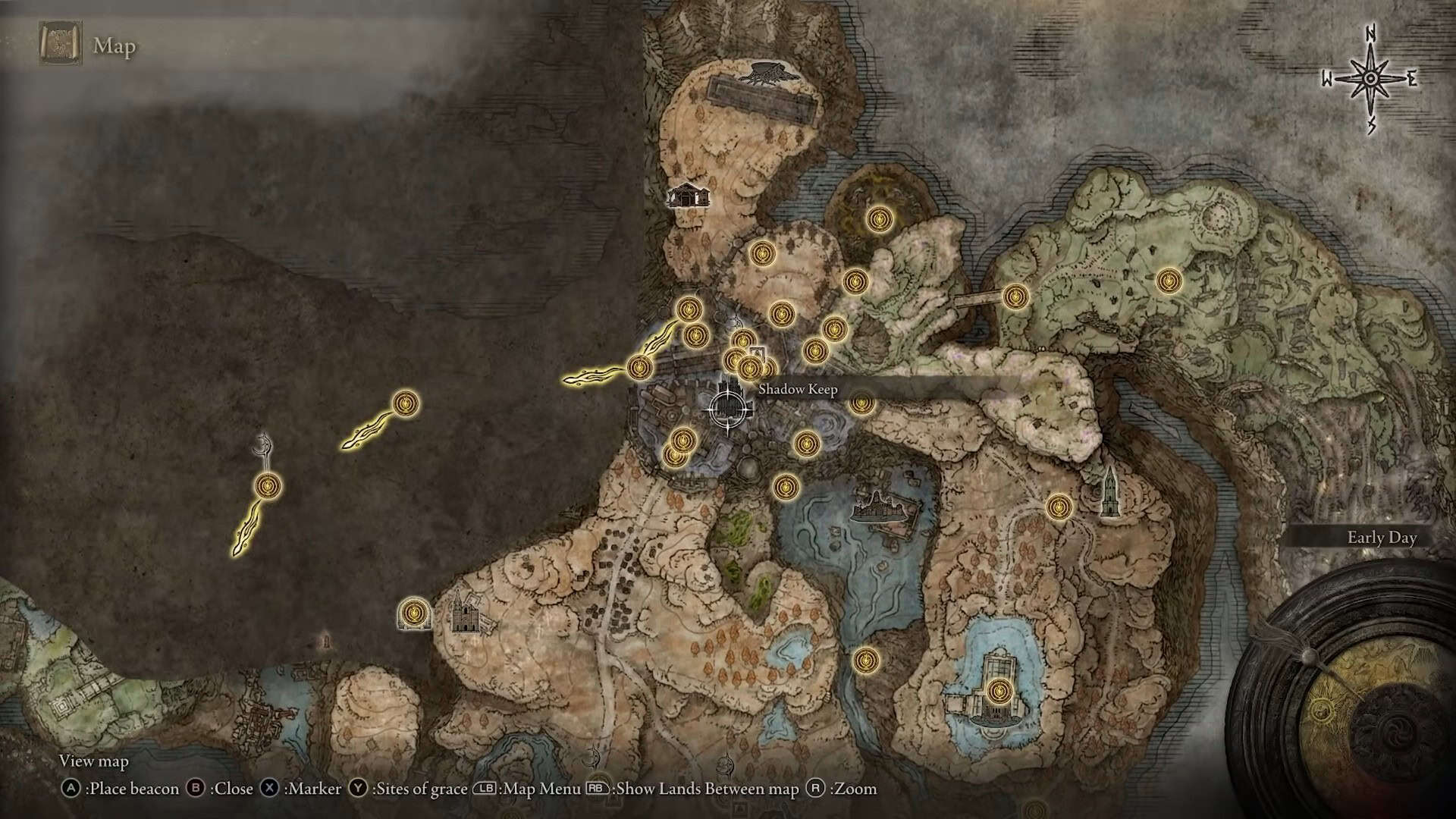This screenshot has height=819, width=1456.
Task: Choose the grace in the far eastern green plateau
Action: 1169,281
